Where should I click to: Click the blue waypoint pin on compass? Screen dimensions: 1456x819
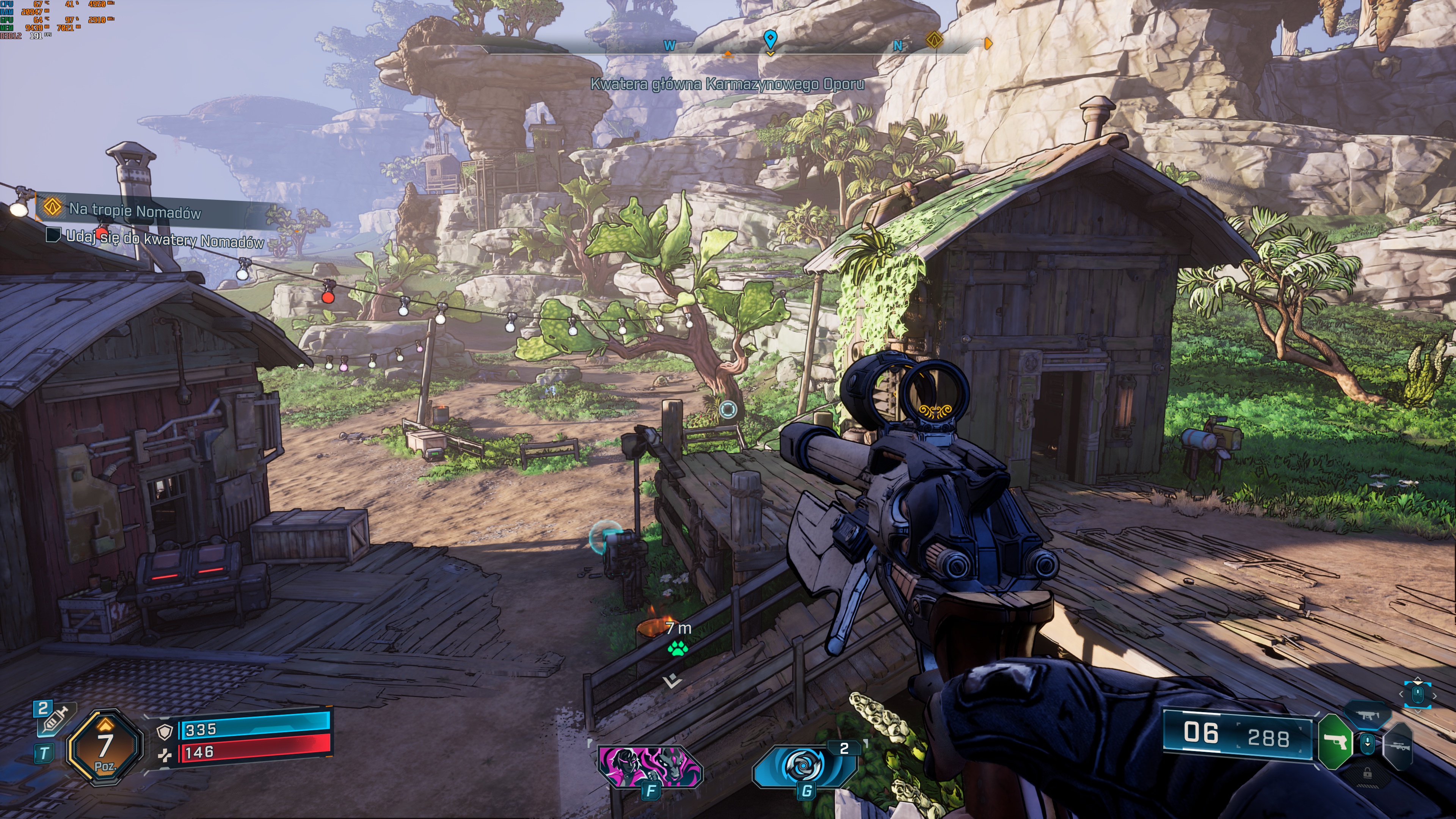pyautogui.click(x=770, y=39)
